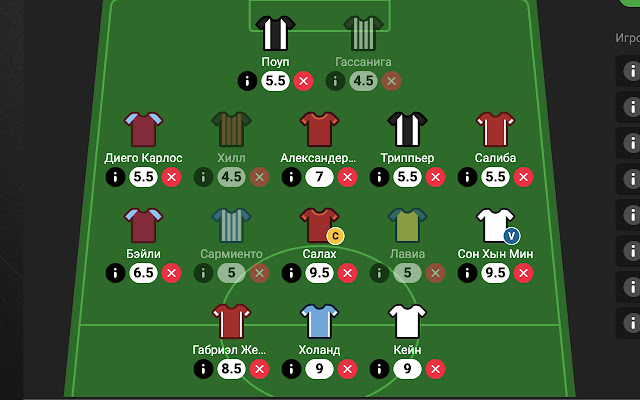Viewport: 640px width, 400px height.
Task: Remove Поуп from the squad
Action: point(303,81)
